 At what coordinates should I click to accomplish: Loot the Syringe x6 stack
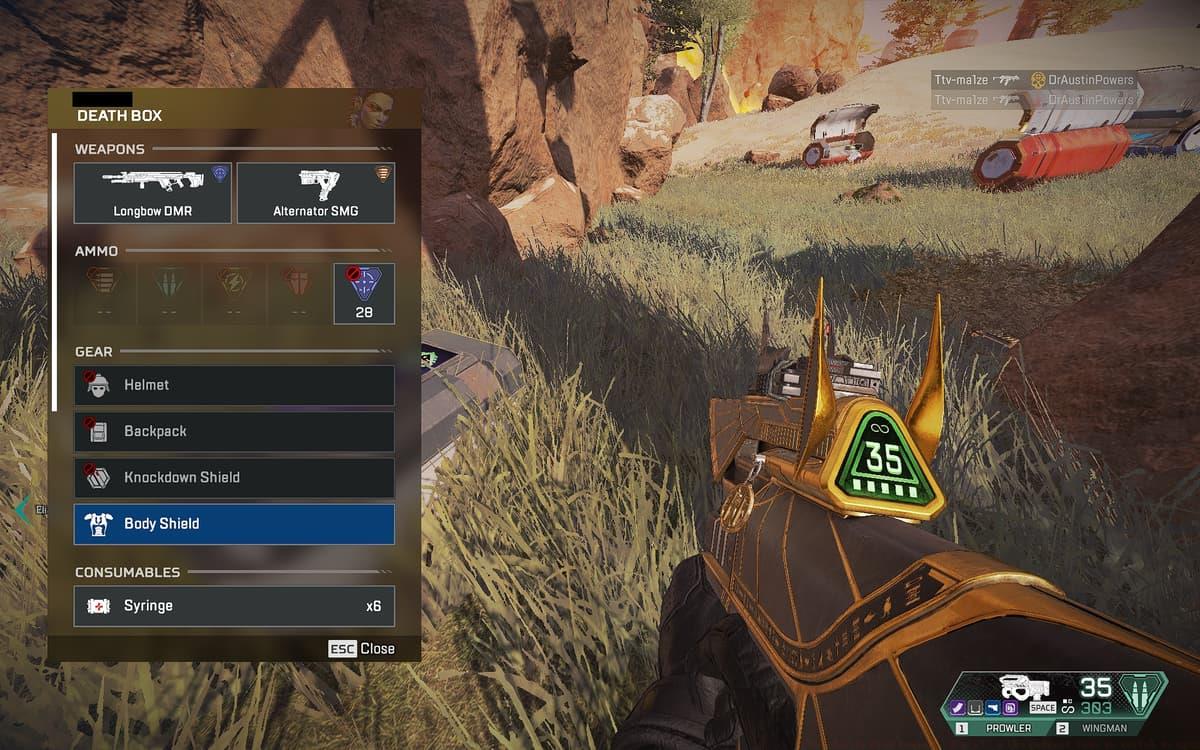pos(234,606)
